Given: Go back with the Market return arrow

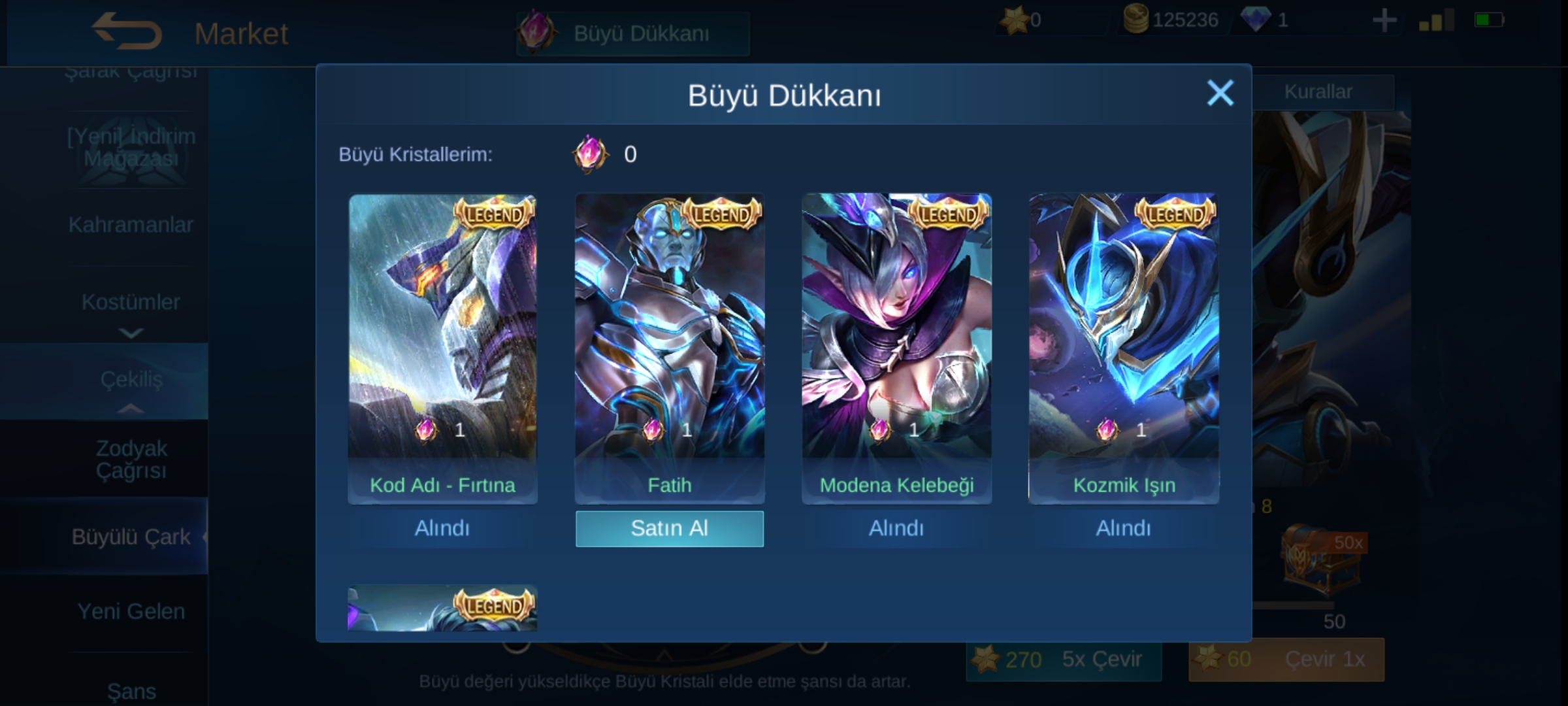Looking at the screenshot, I should tap(127, 31).
